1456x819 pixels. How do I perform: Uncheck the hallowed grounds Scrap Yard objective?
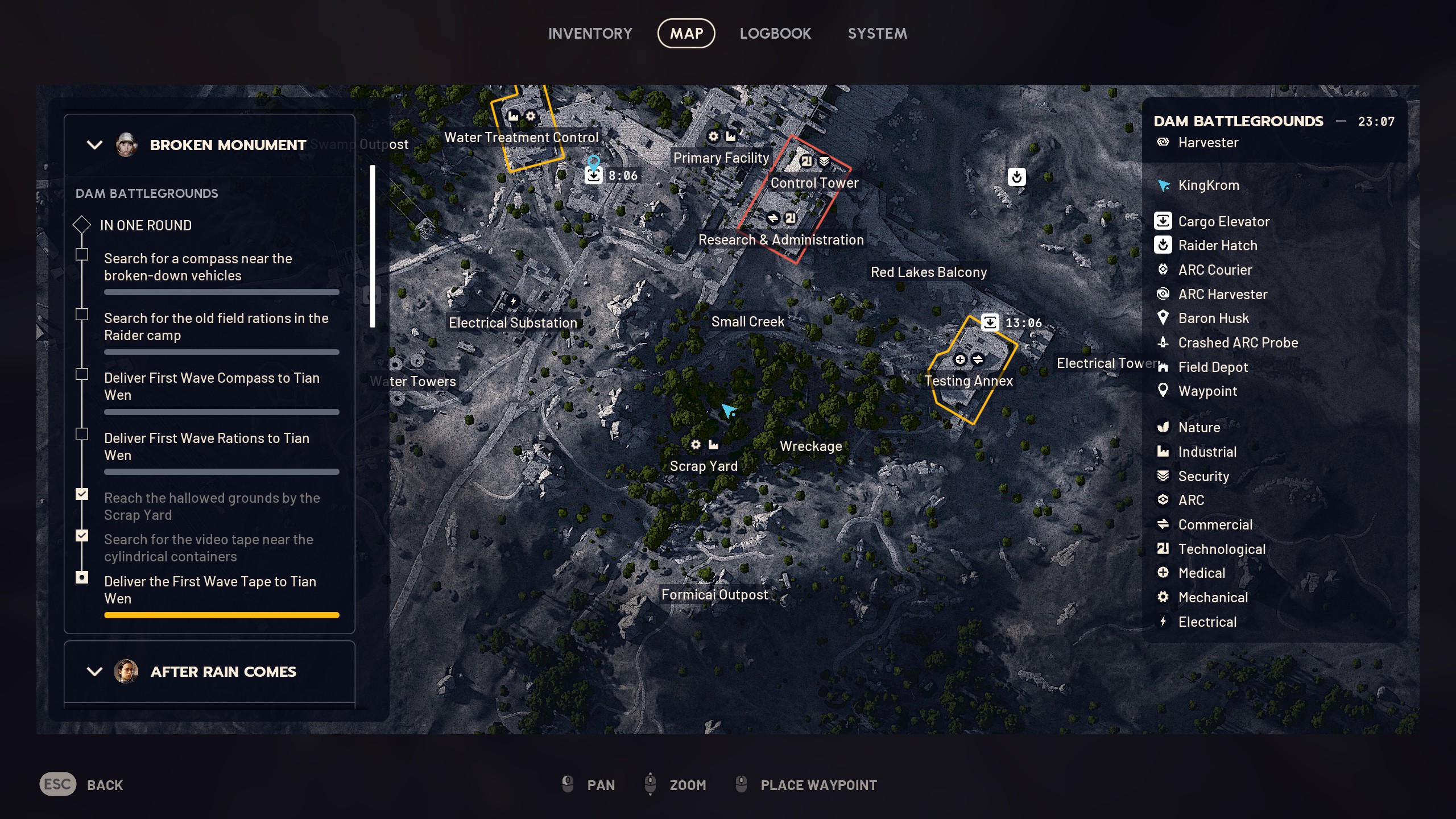coord(82,494)
